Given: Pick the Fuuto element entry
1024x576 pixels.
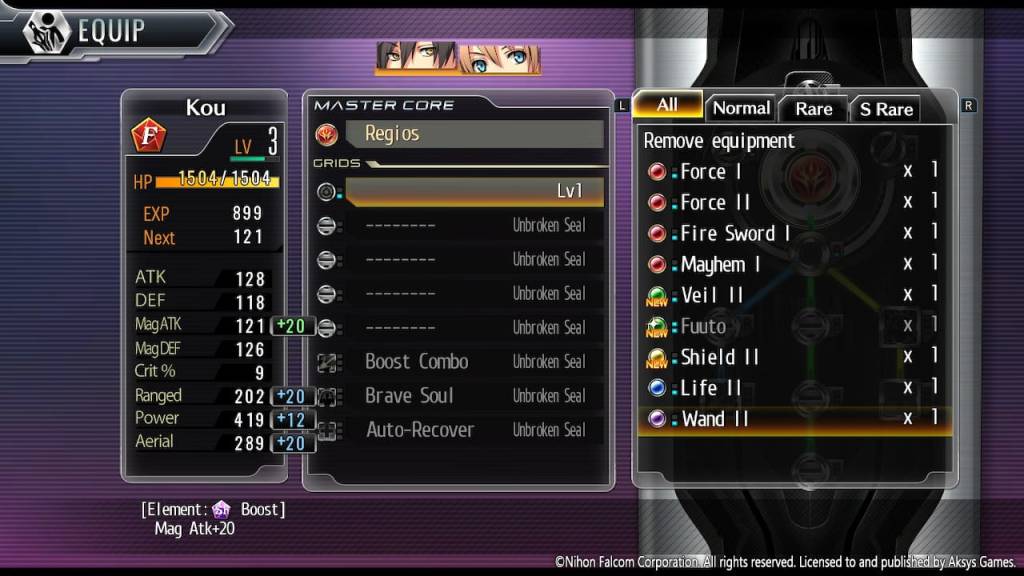Looking at the screenshot, I should [x=703, y=326].
